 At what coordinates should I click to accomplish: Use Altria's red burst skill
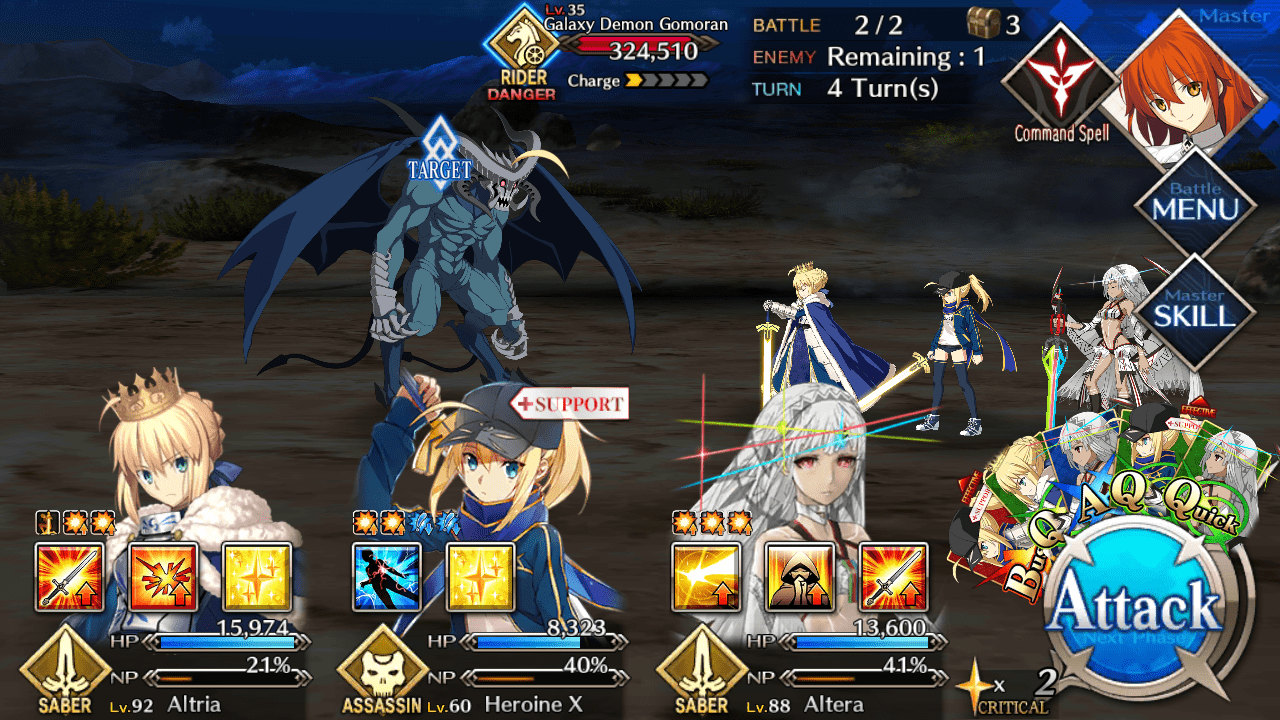(x=163, y=577)
